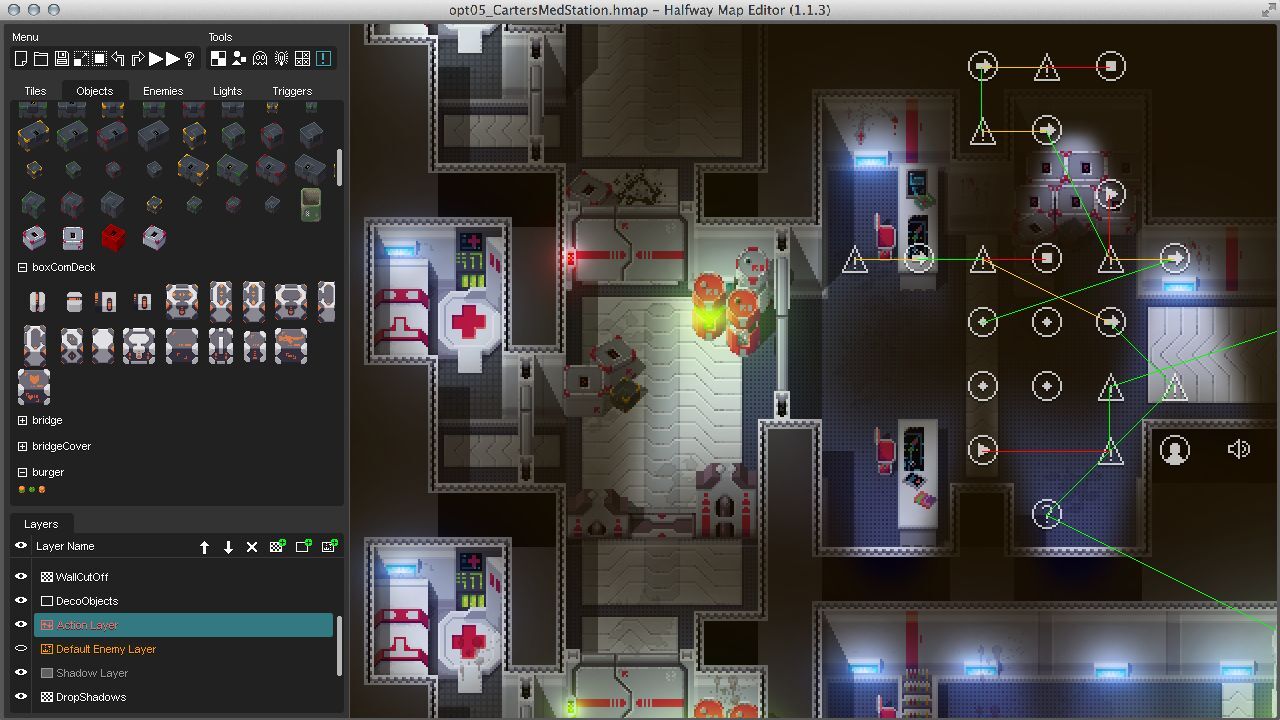Select the Tiles painting tool in Tools

[220, 58]
